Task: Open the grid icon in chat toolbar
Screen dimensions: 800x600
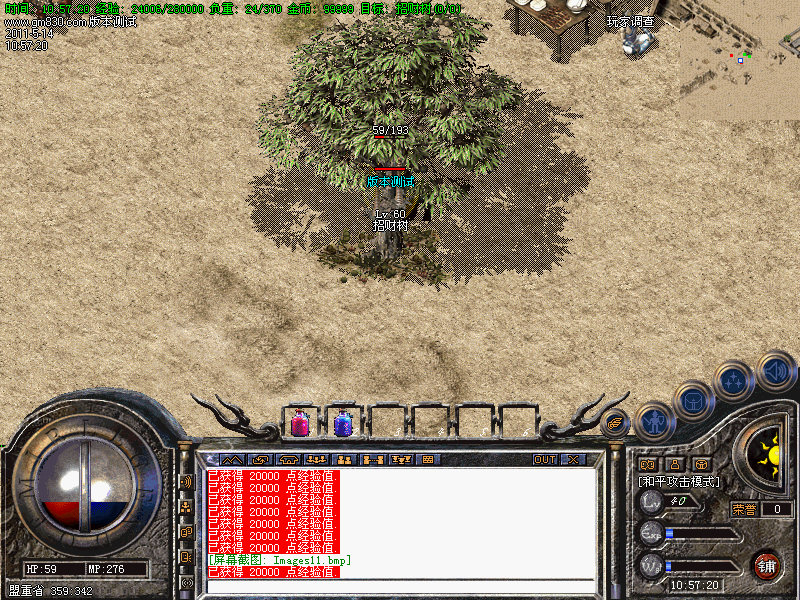Action: point(428,460)
